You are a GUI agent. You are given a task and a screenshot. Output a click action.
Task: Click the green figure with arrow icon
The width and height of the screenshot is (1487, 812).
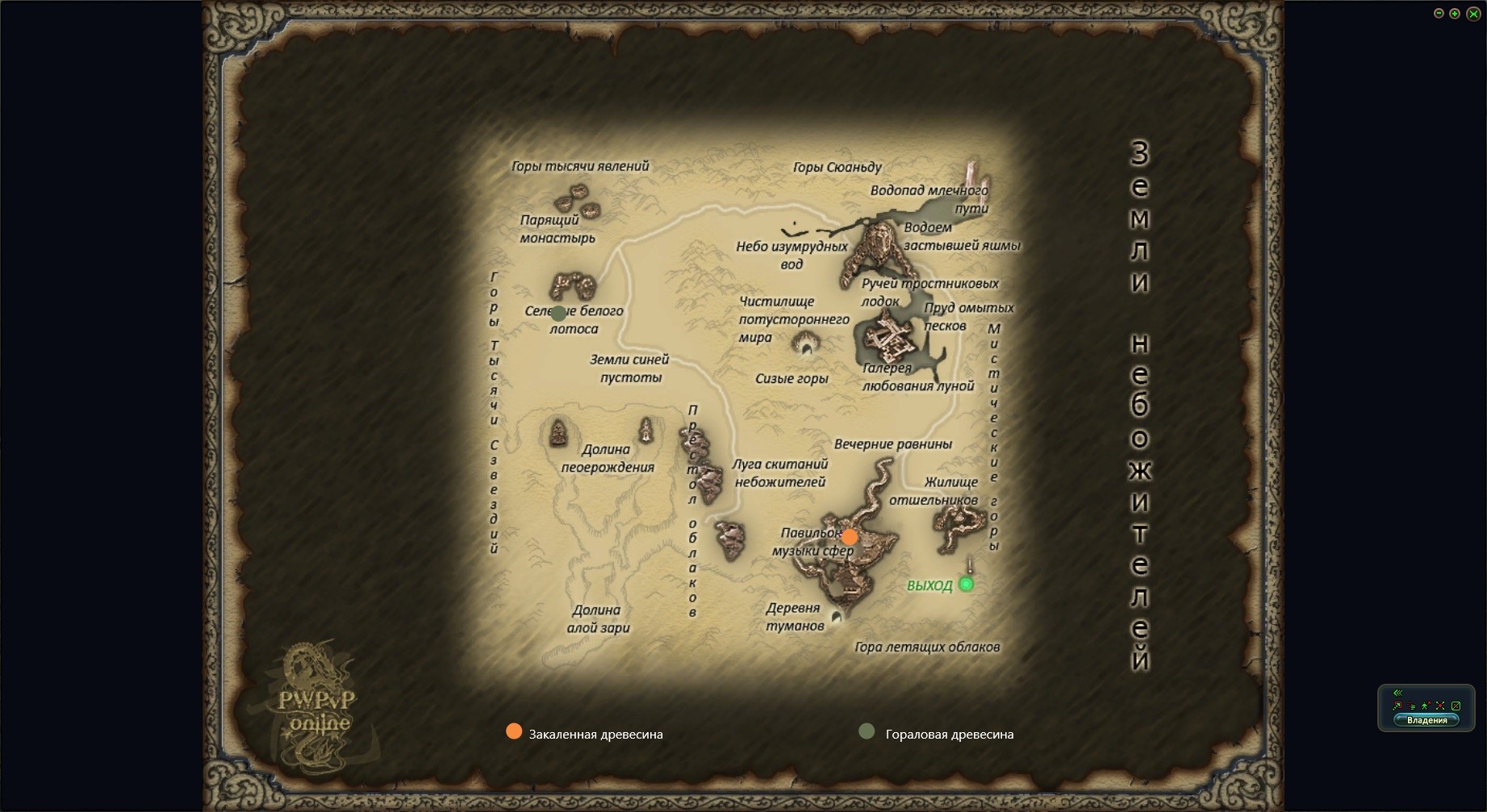tap(1426, 706)
